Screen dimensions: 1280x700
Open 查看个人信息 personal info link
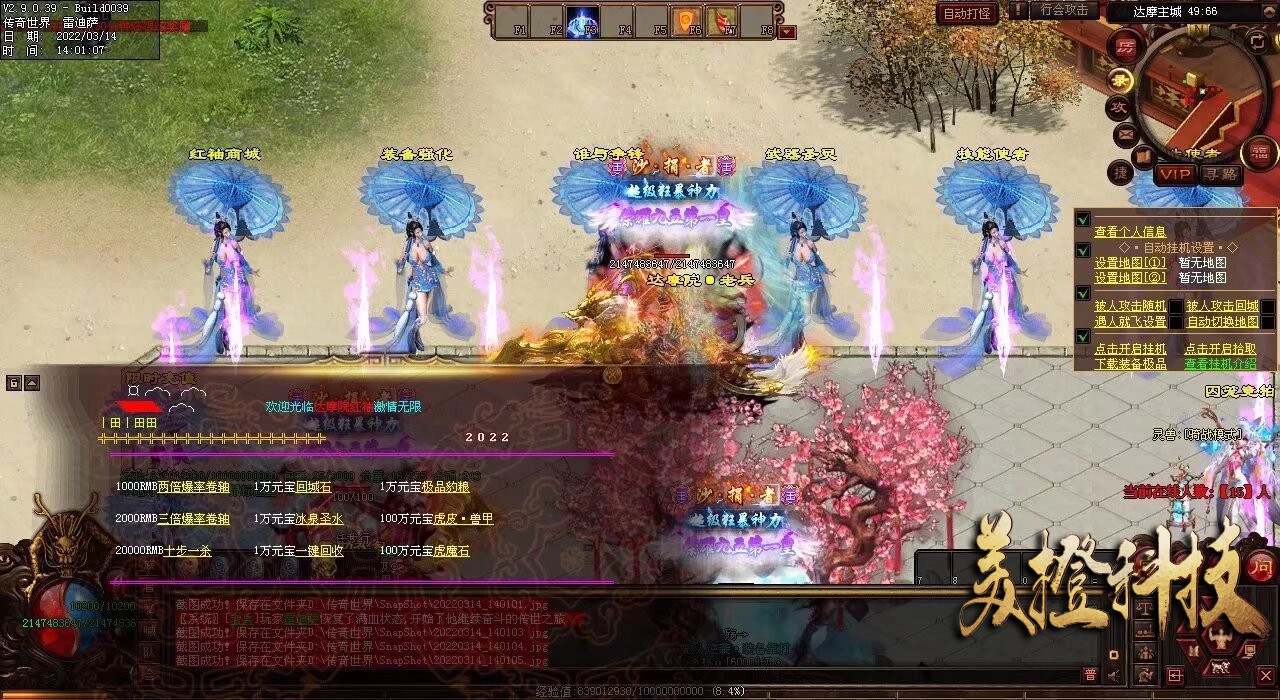pos(1130,232)
